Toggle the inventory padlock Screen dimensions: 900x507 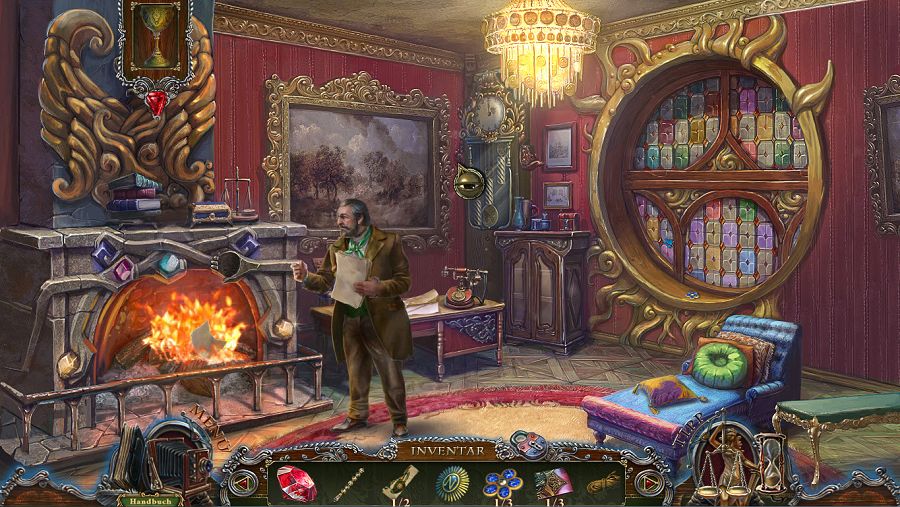523,441
